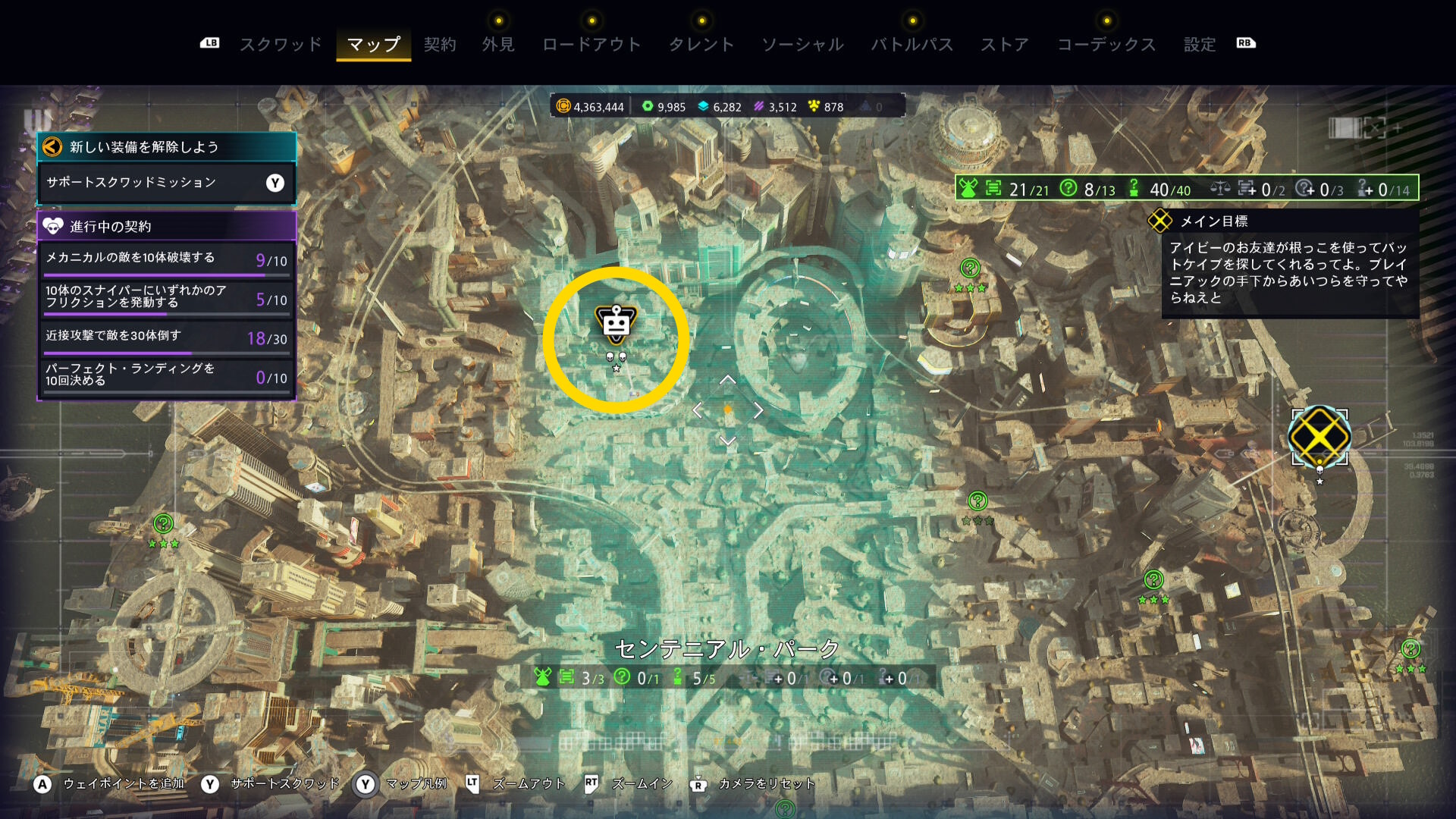Switch to the ソーシャル tab
The width and height of the screenshot is (1456, 819).
click(x=802, y=45)
